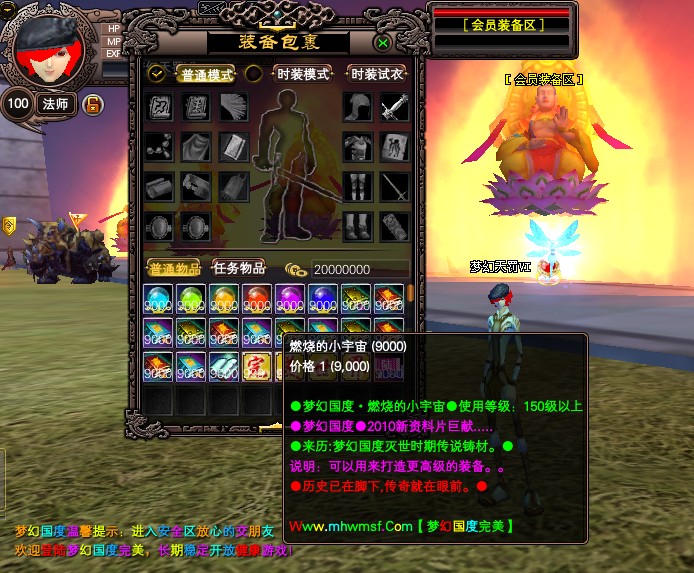Show the 普通物品 normal items tab
The image size is (694, 573).
click(173, 268)
